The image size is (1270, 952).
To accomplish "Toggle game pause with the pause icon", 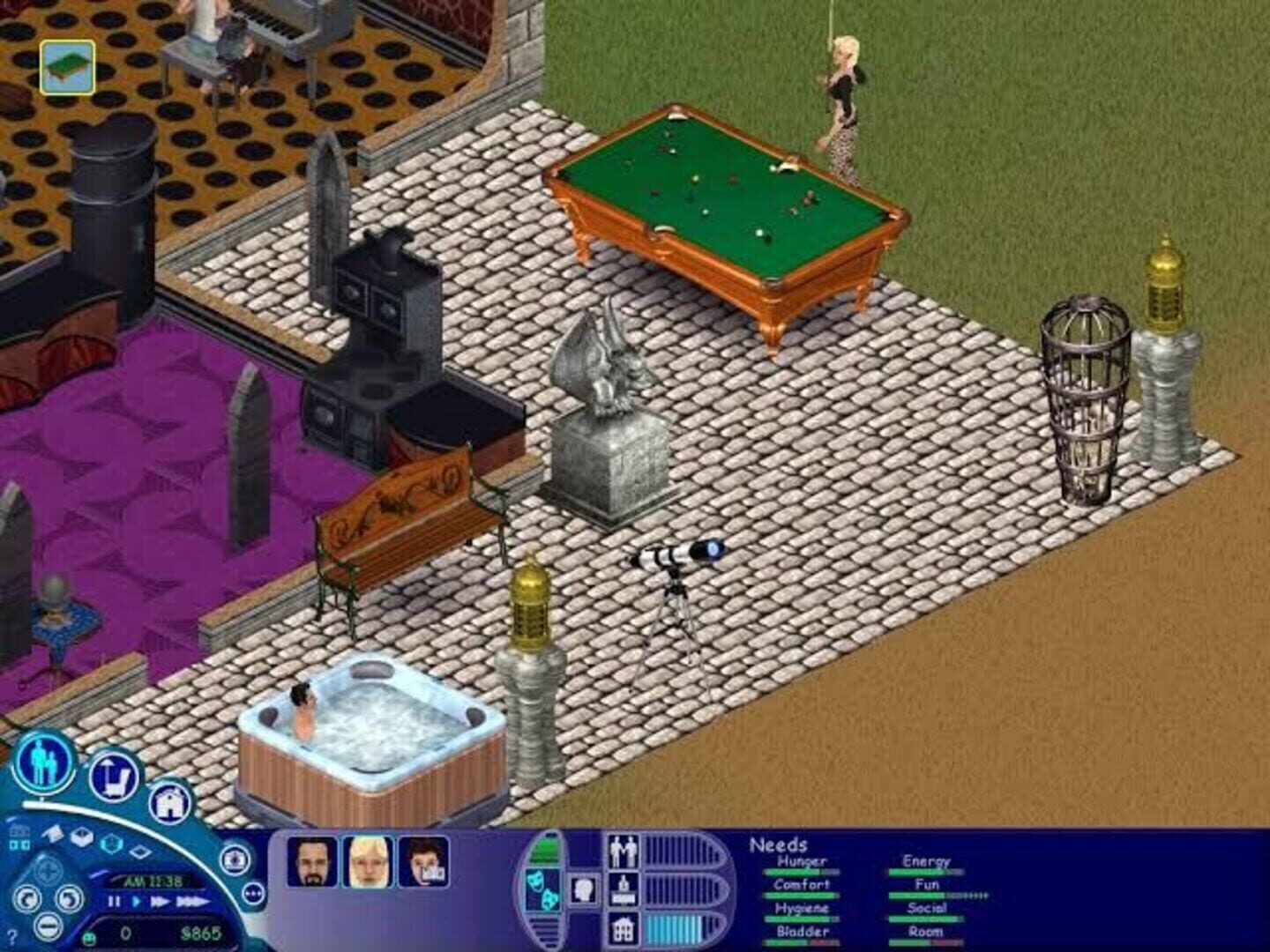I will [x=113, y=903].
